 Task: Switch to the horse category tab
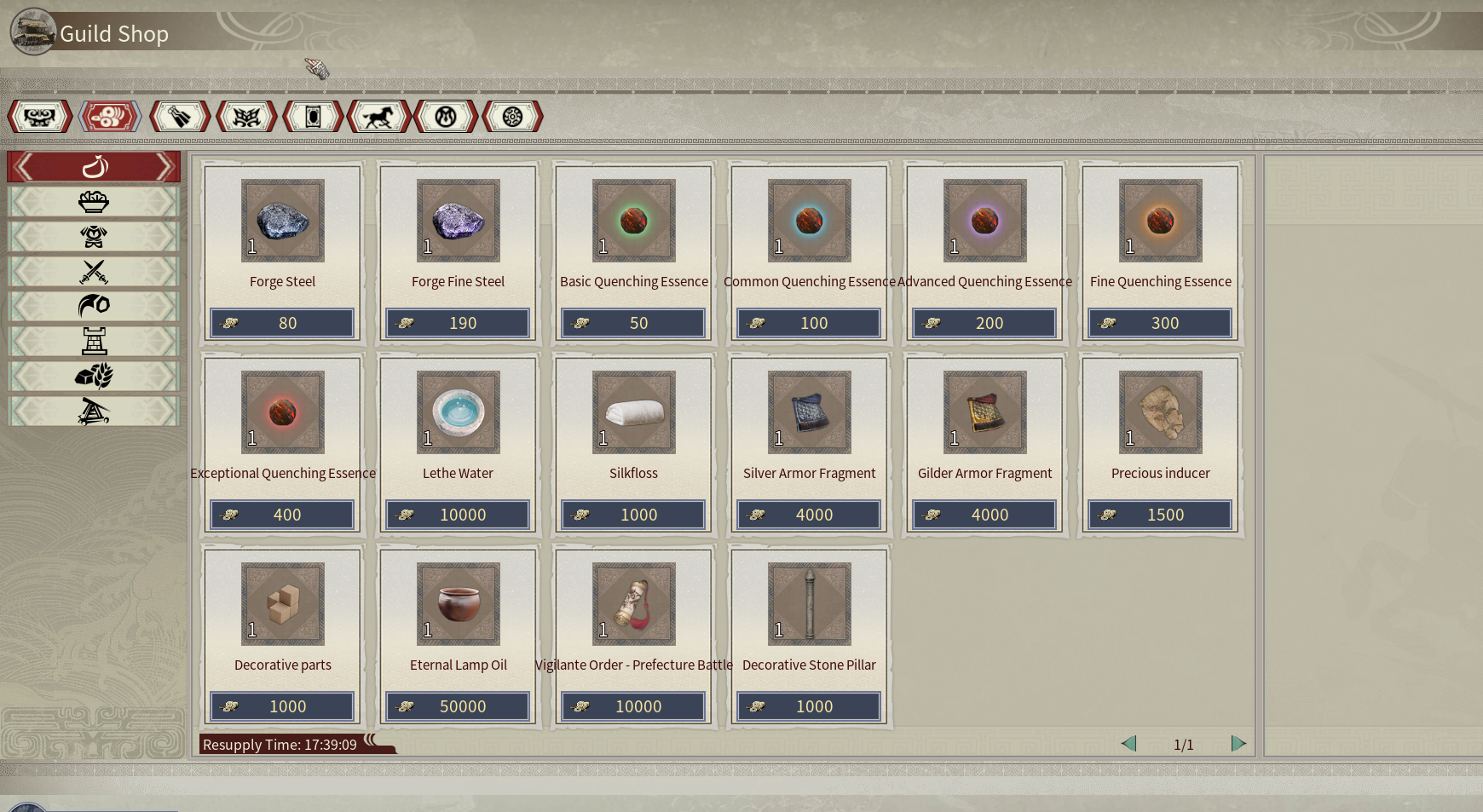378,117
